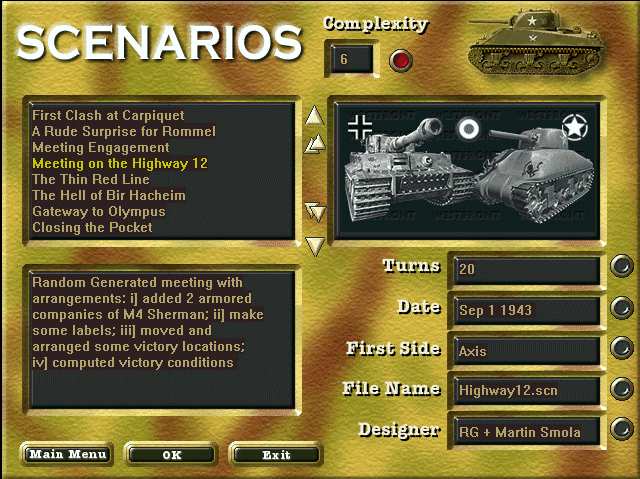Click the round button beside Date

click(x=622, y=307)
